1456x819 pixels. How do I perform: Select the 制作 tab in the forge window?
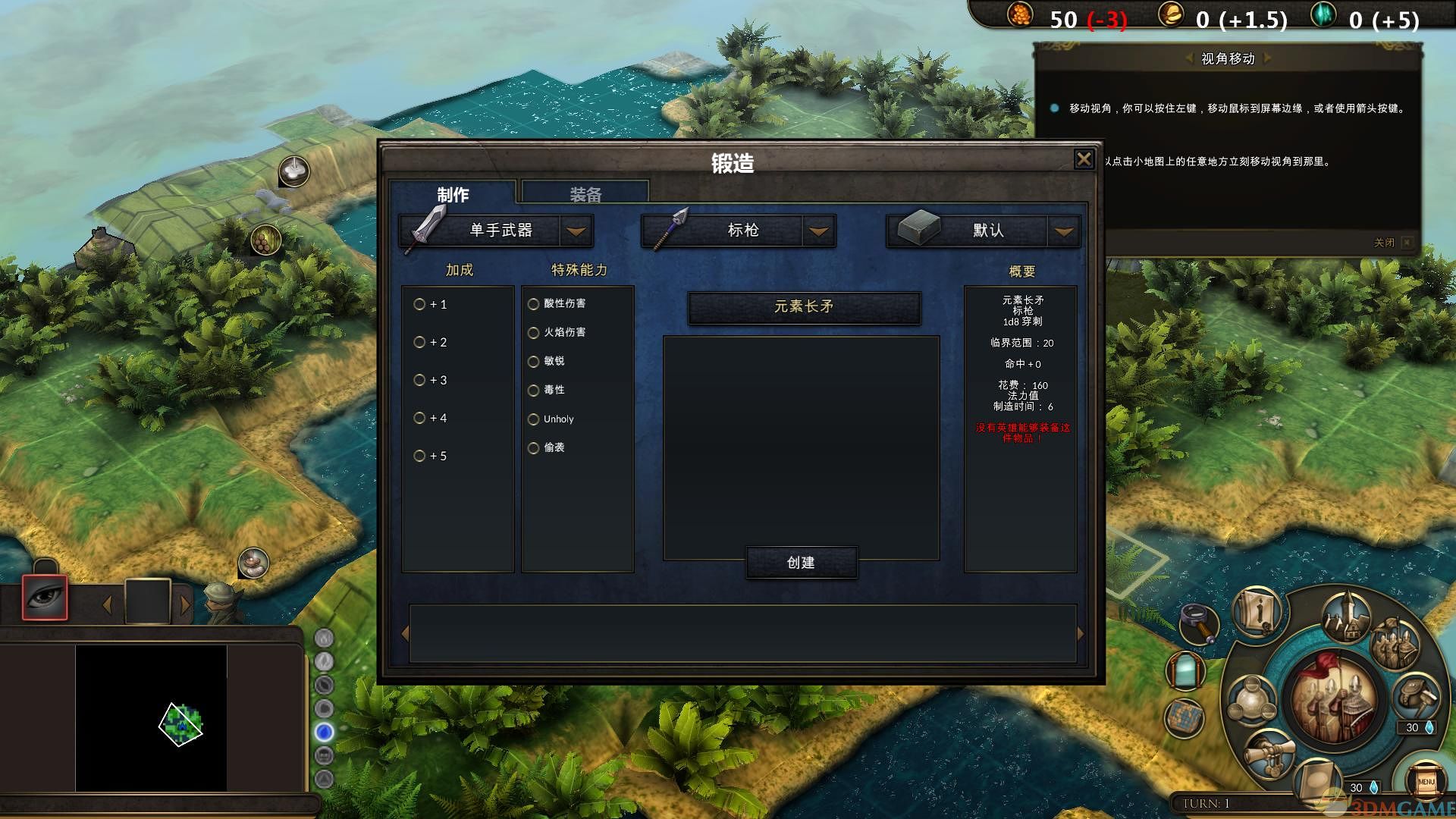[x=453, y=194]
